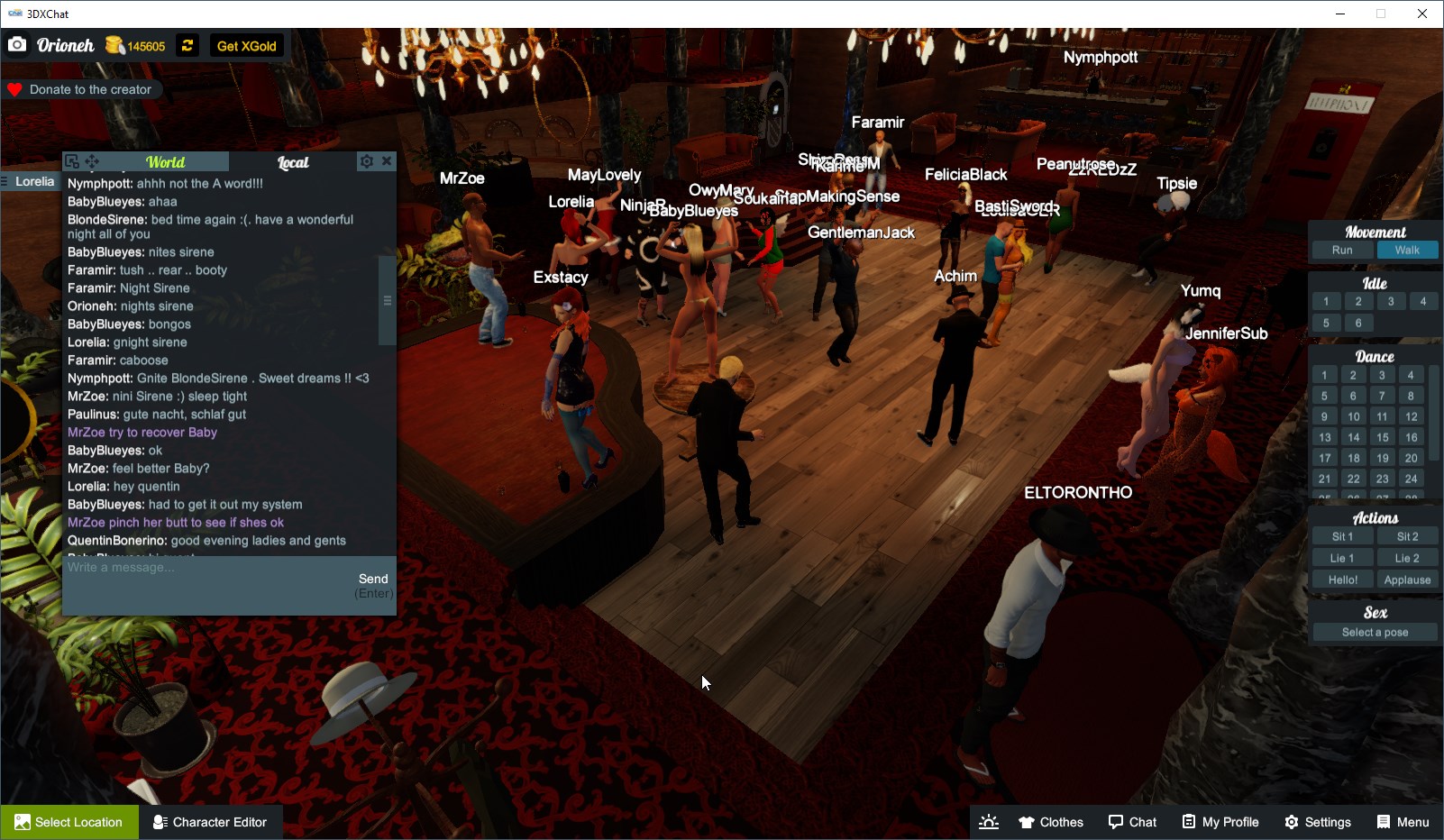This screenshot has width=1444, height=840.
Task: Select Idle animation 3
Action: [1391, 301]
